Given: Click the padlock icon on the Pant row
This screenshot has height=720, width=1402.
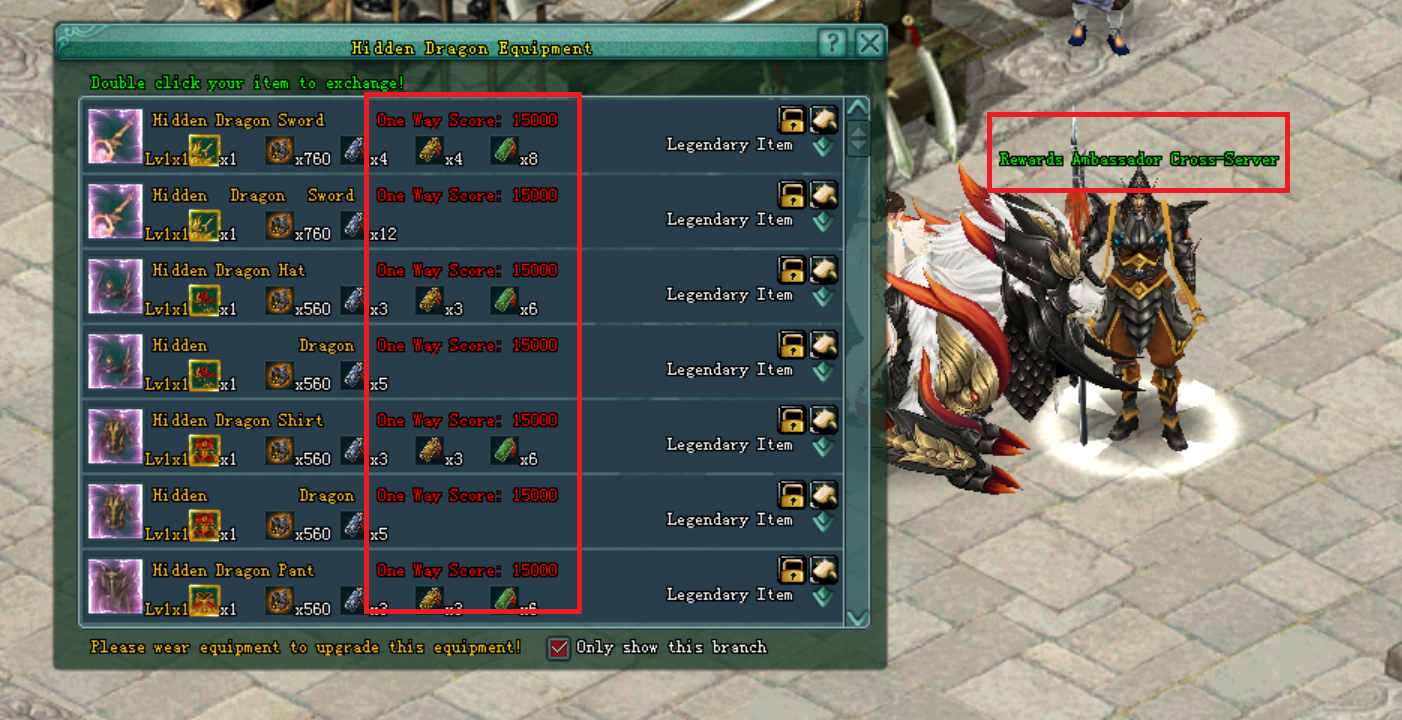Looking at the screenshot, I should [x=792, y=570].
